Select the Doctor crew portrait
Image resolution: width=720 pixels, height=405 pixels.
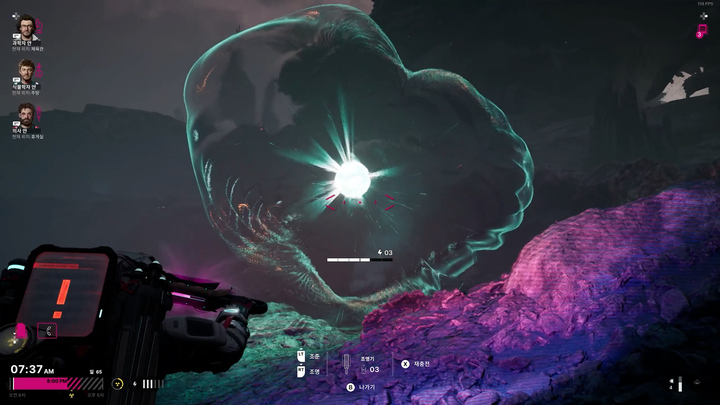(26, 115)
